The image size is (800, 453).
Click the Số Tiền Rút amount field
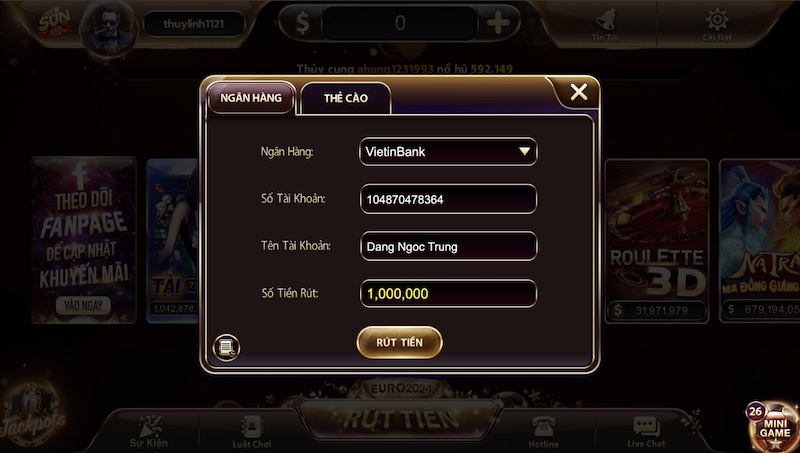(448, 294)
